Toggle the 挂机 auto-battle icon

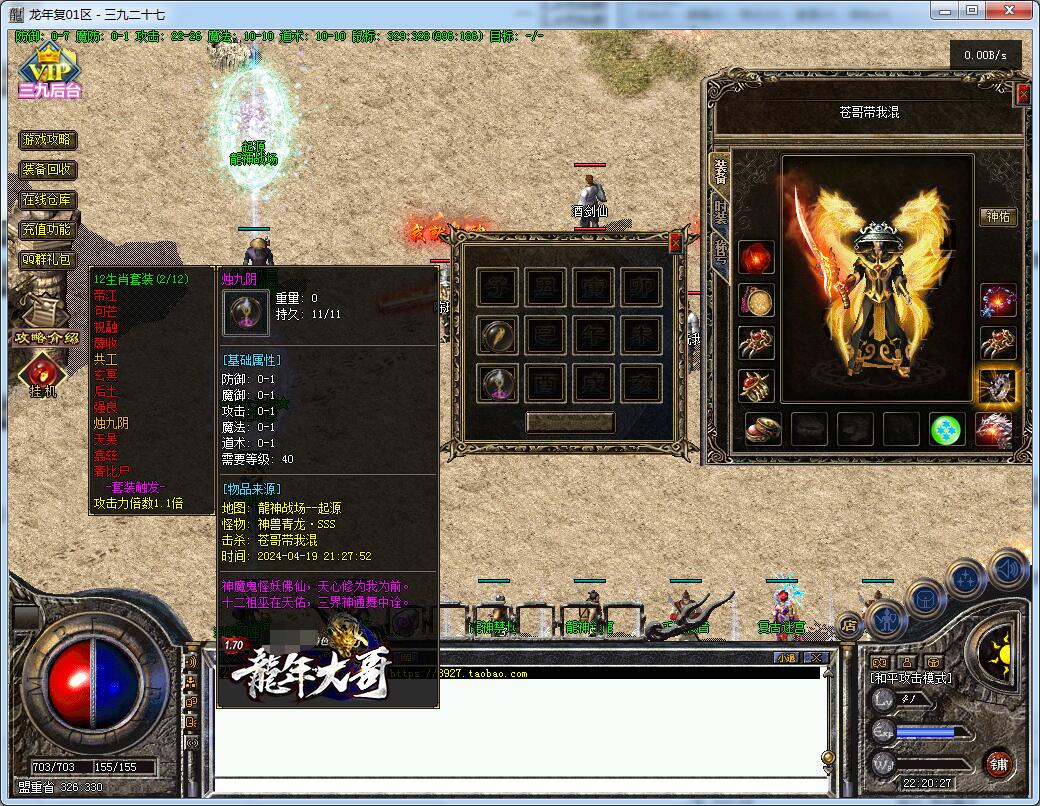(x=43, y=374)
